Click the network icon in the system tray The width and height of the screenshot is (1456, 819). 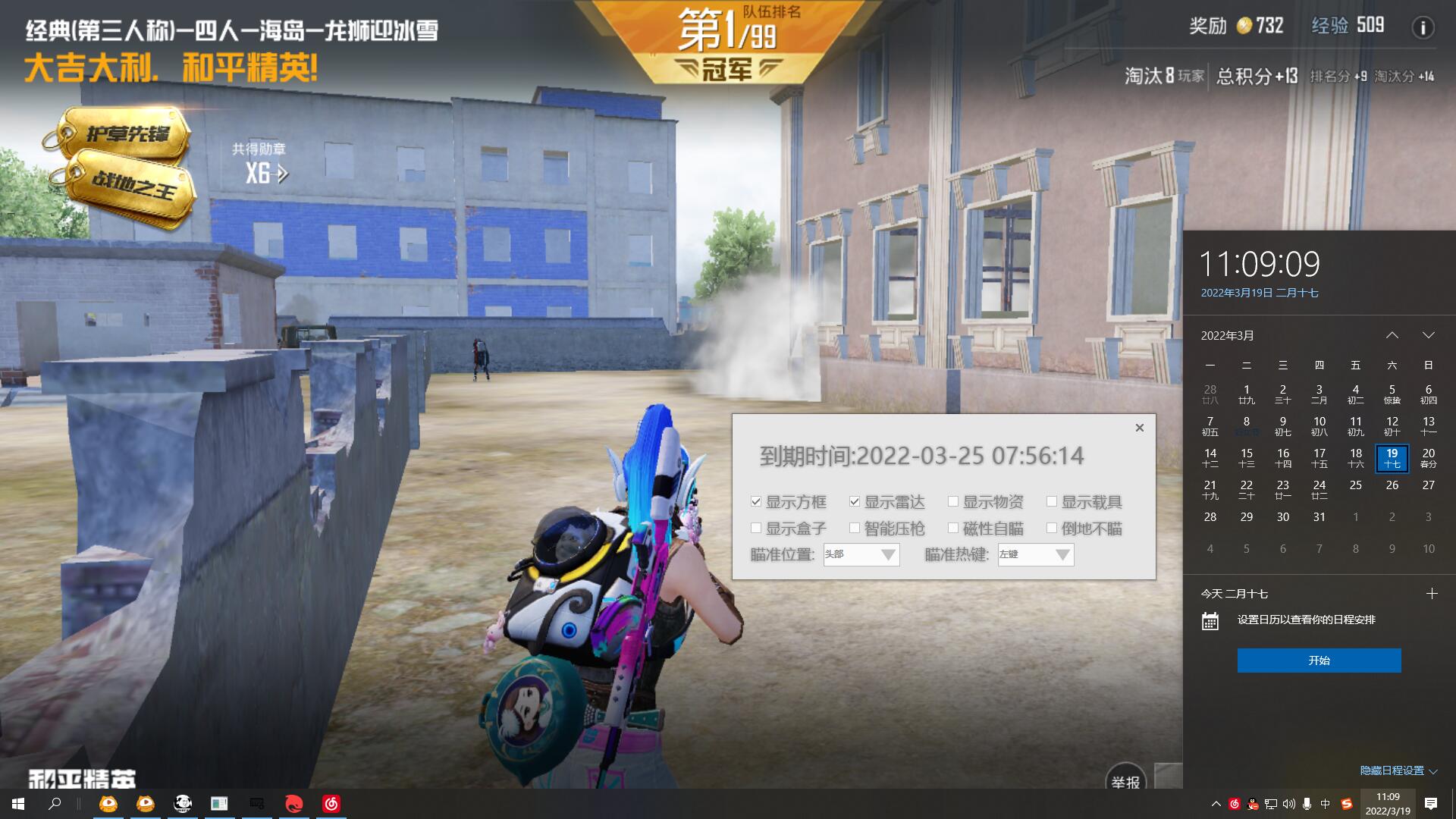pos(1272,804)
